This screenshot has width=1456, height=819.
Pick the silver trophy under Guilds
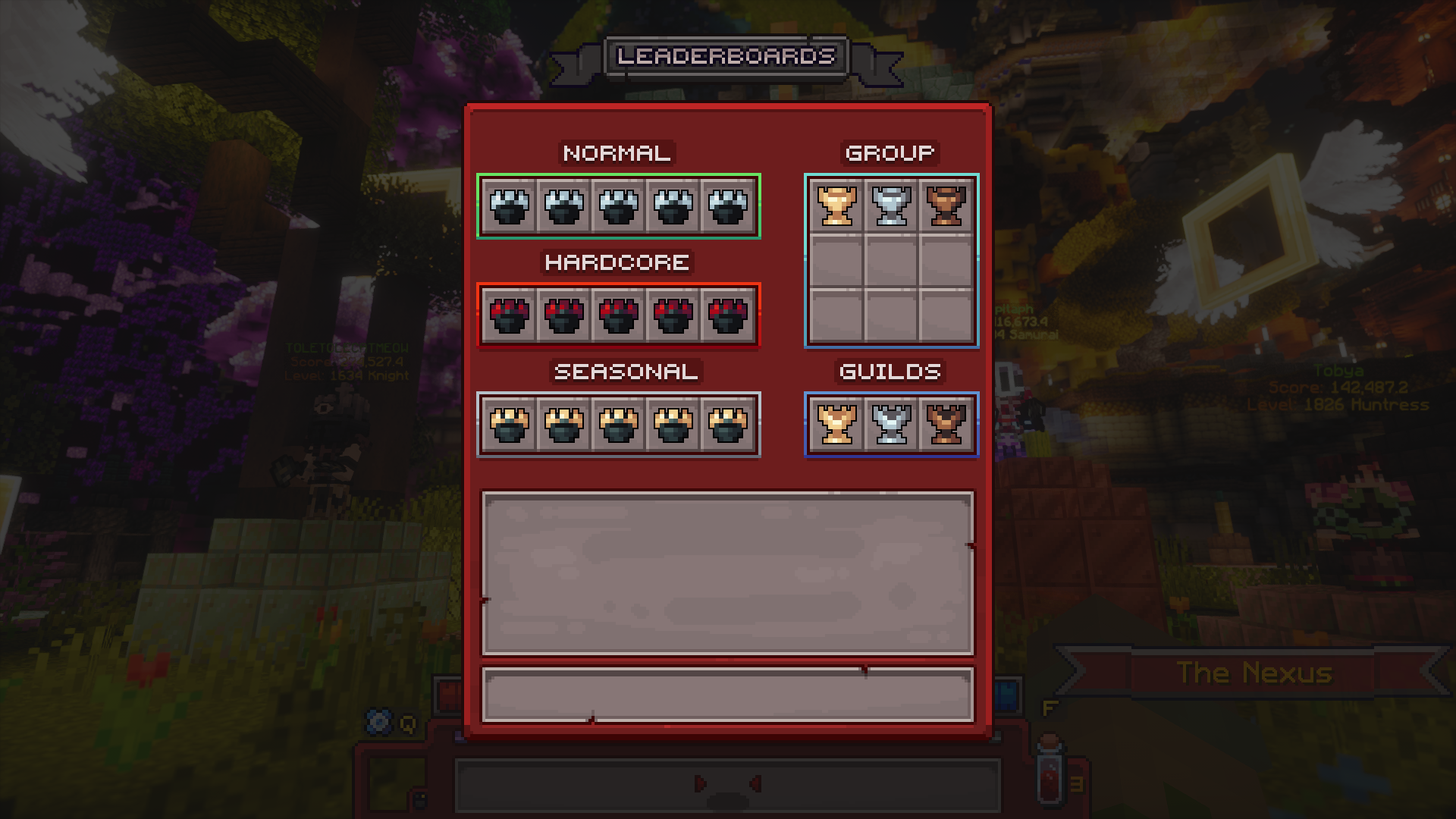pos(891,424)
